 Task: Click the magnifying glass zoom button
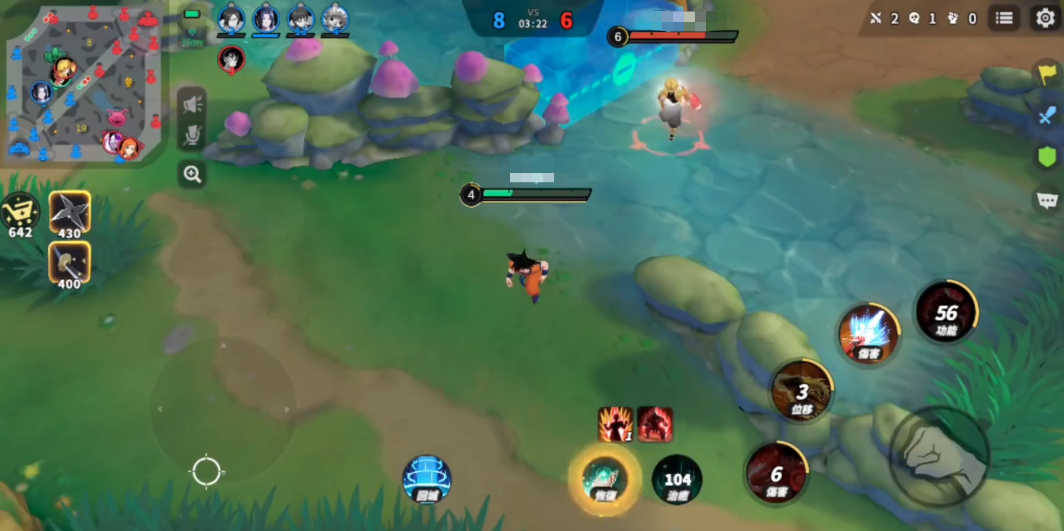pos(192,174)
